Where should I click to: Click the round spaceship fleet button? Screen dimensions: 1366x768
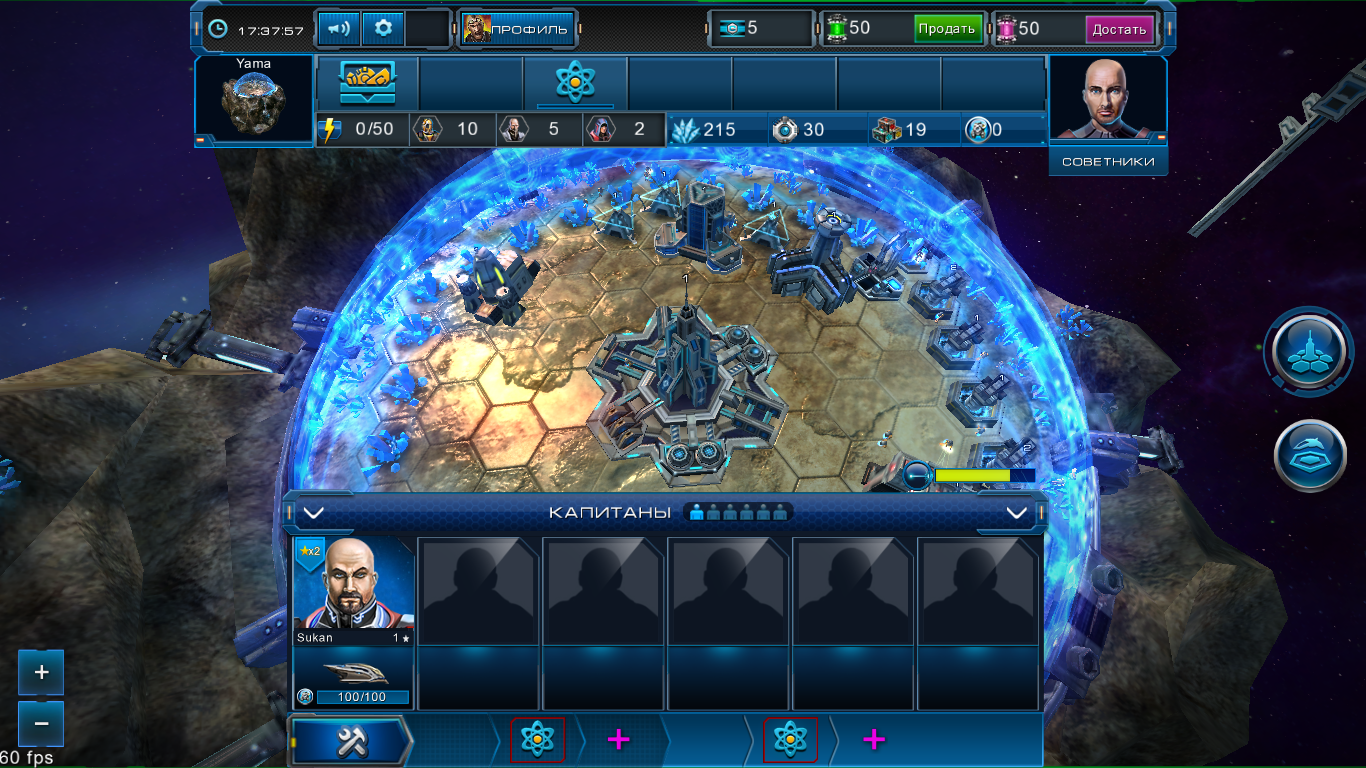[1308, 456]
